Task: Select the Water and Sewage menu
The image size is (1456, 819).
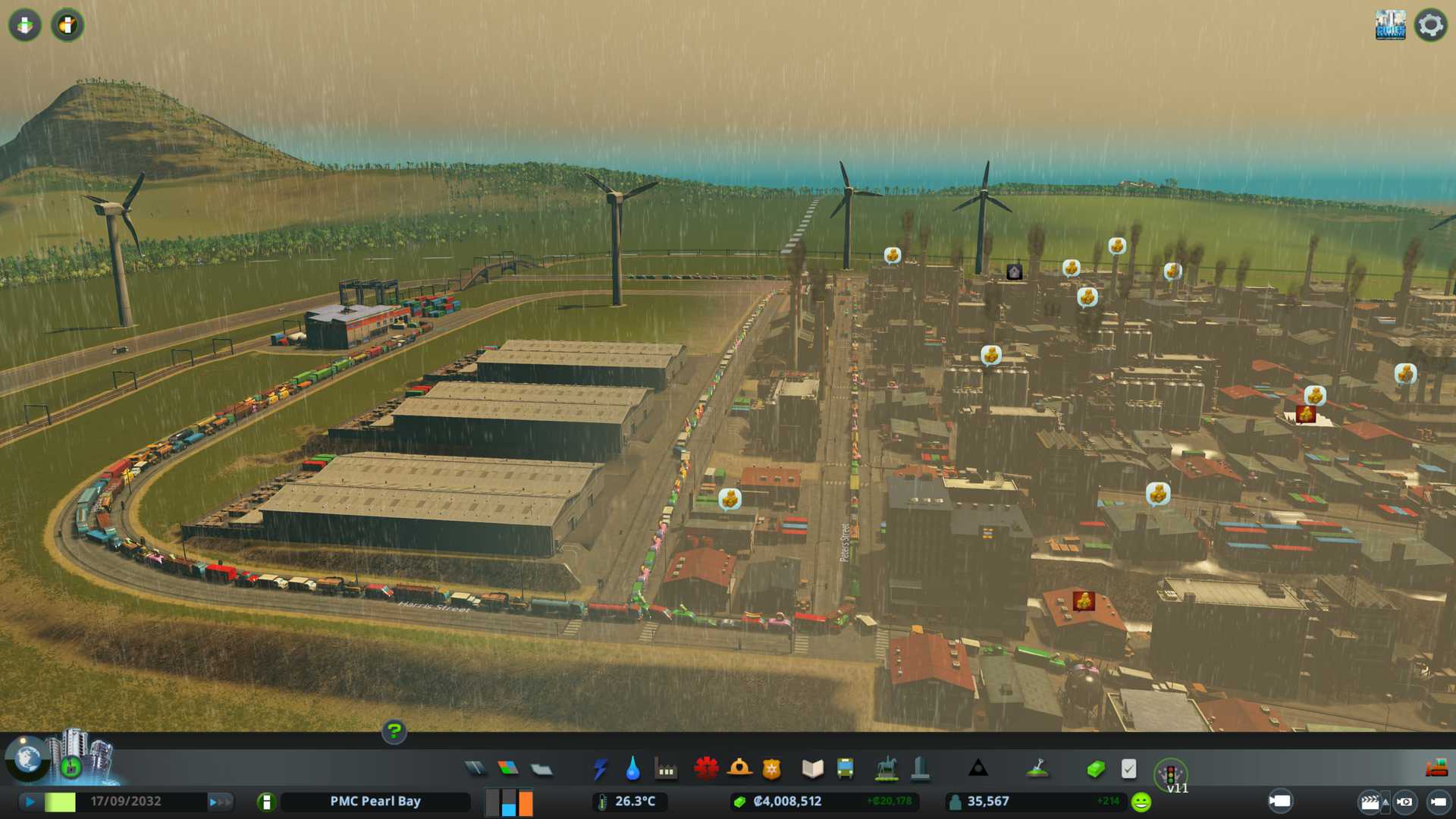Action: (632, 769)
